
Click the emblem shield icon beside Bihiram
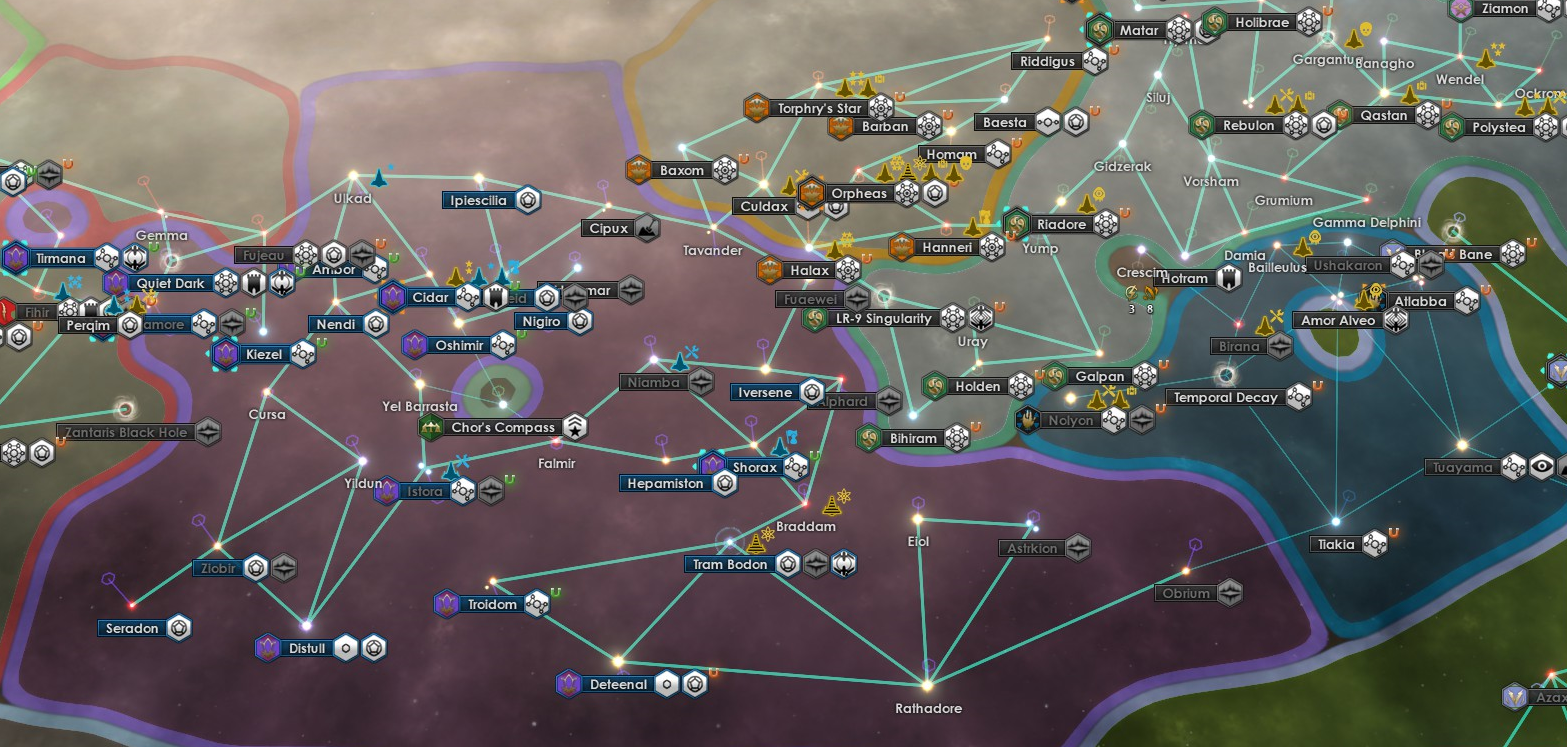(866, 438)
